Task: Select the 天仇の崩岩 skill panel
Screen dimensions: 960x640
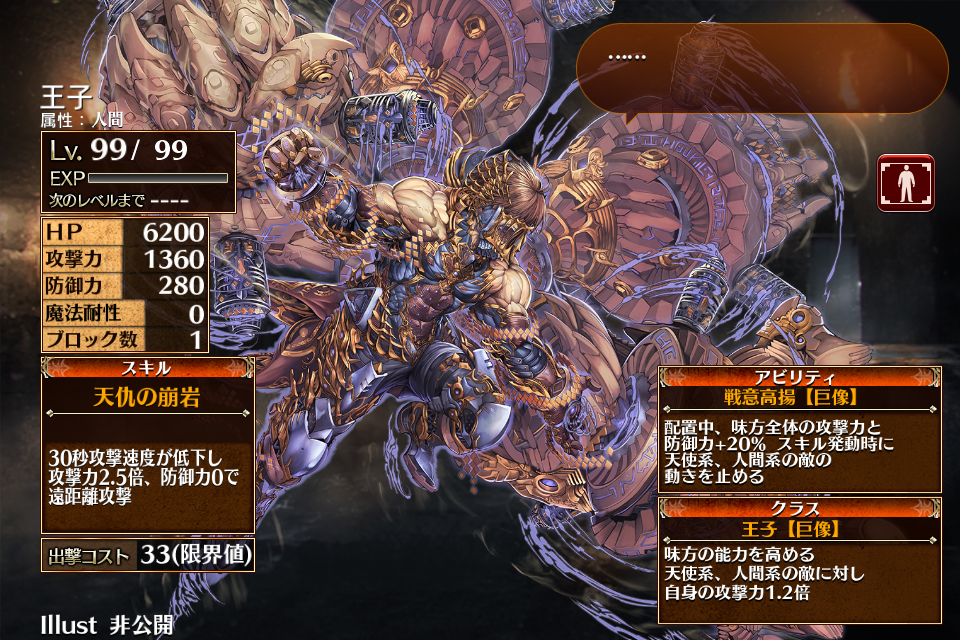Action: coord(147,445)
